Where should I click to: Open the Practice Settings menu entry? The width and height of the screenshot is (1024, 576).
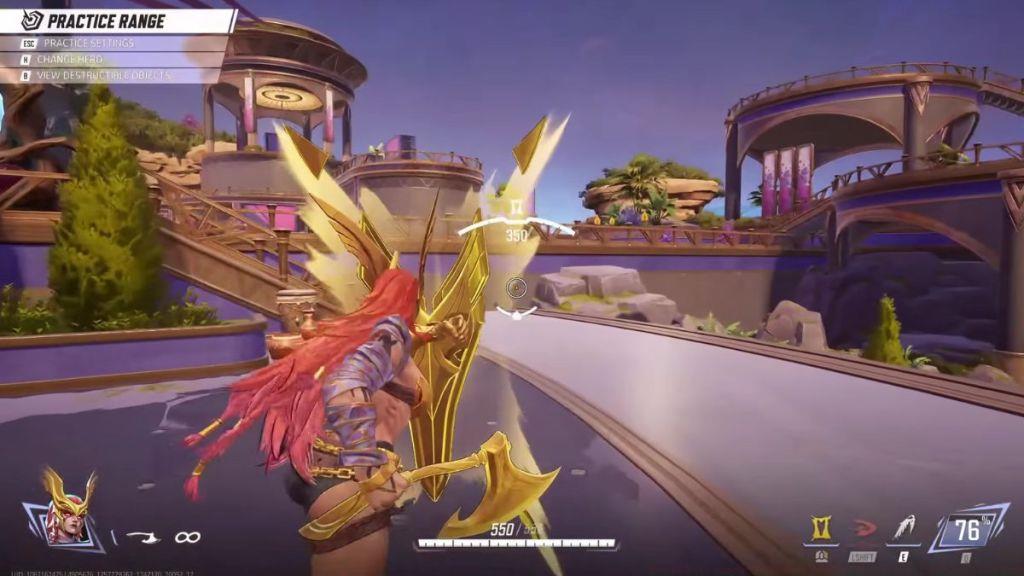(x=88, y=43)
